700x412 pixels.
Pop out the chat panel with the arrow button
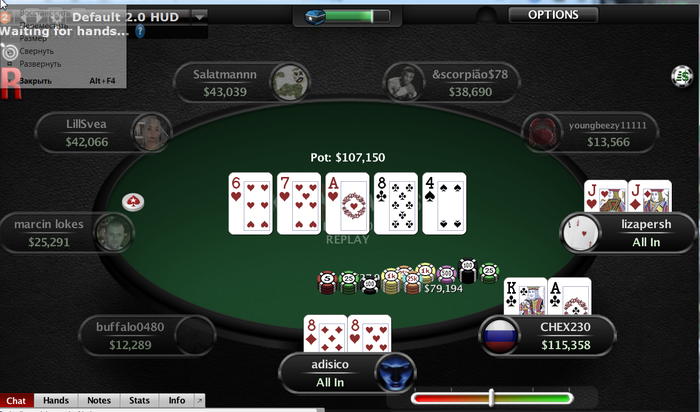point(198,401)
